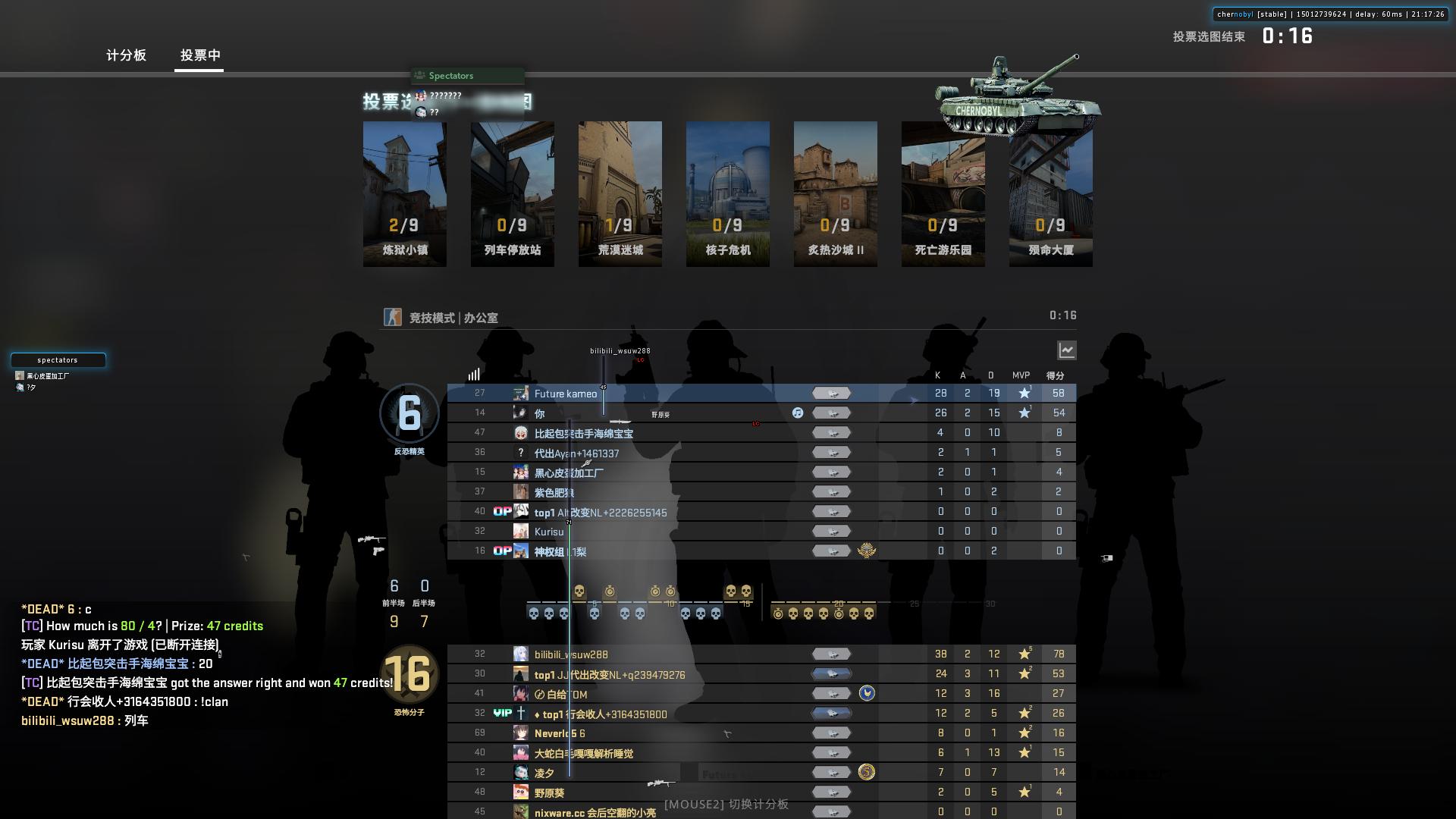Click the 炼狱小镇 map thumbnail
This screenshot has height=819, width=1456.
[x=404, y=193]
